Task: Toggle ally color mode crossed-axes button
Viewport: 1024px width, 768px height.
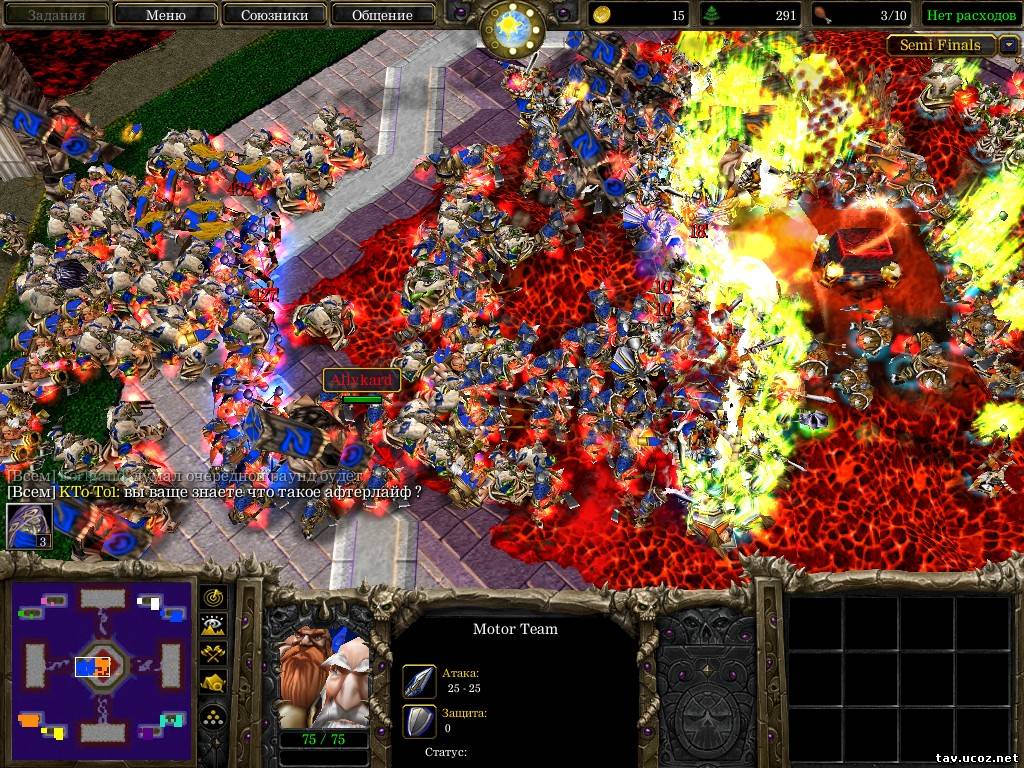Action: tap(214, 654)
